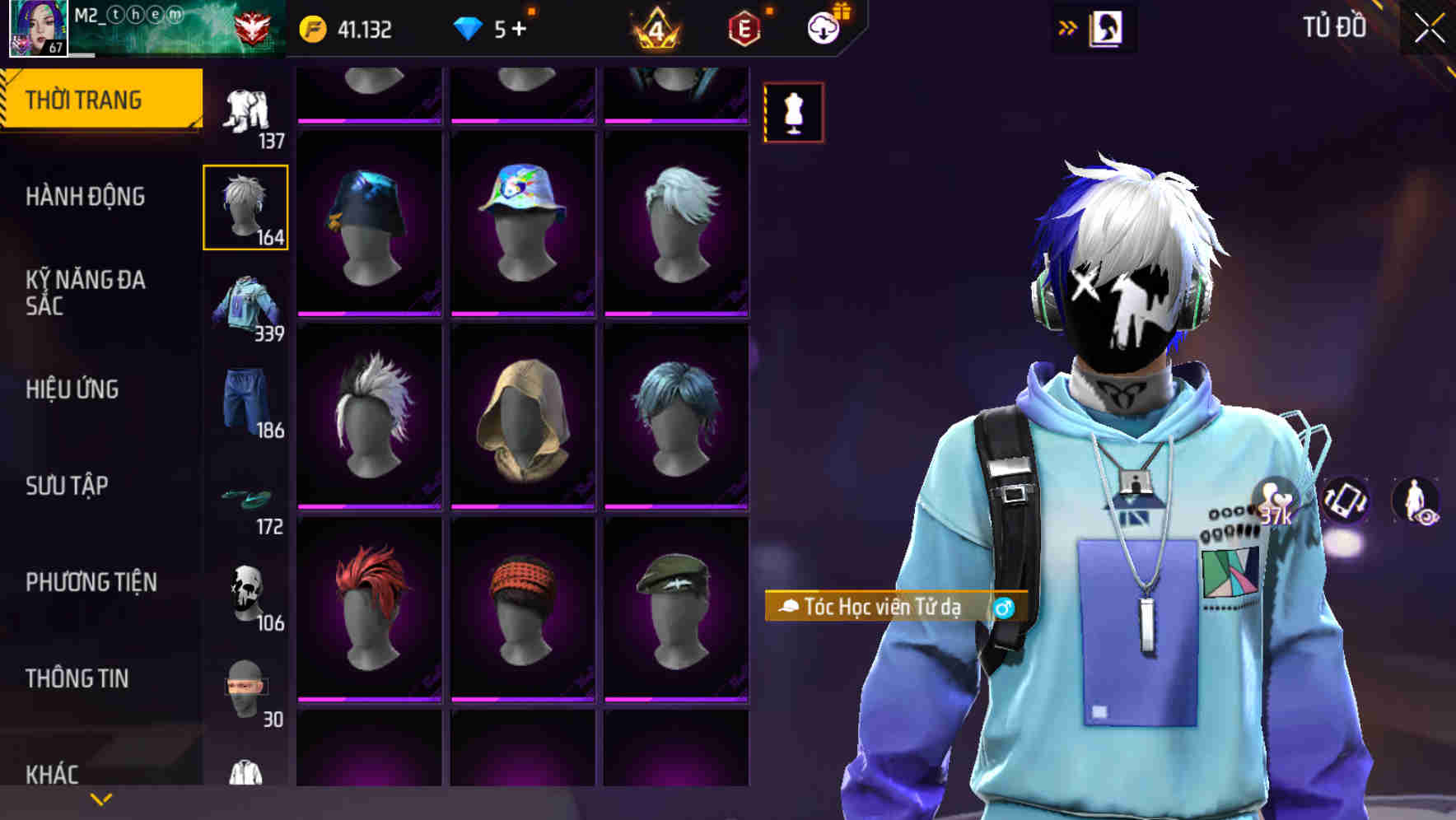Click the level 4 crown badge
The image size is (1456, 820).
pyautogui.click(x=655, y=26)
